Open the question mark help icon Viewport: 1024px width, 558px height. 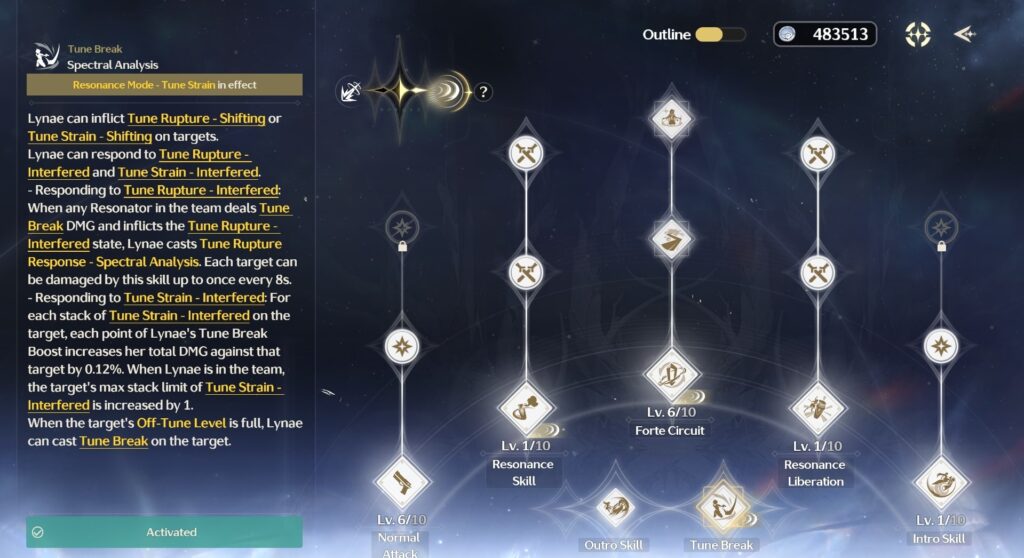[483, 92]
